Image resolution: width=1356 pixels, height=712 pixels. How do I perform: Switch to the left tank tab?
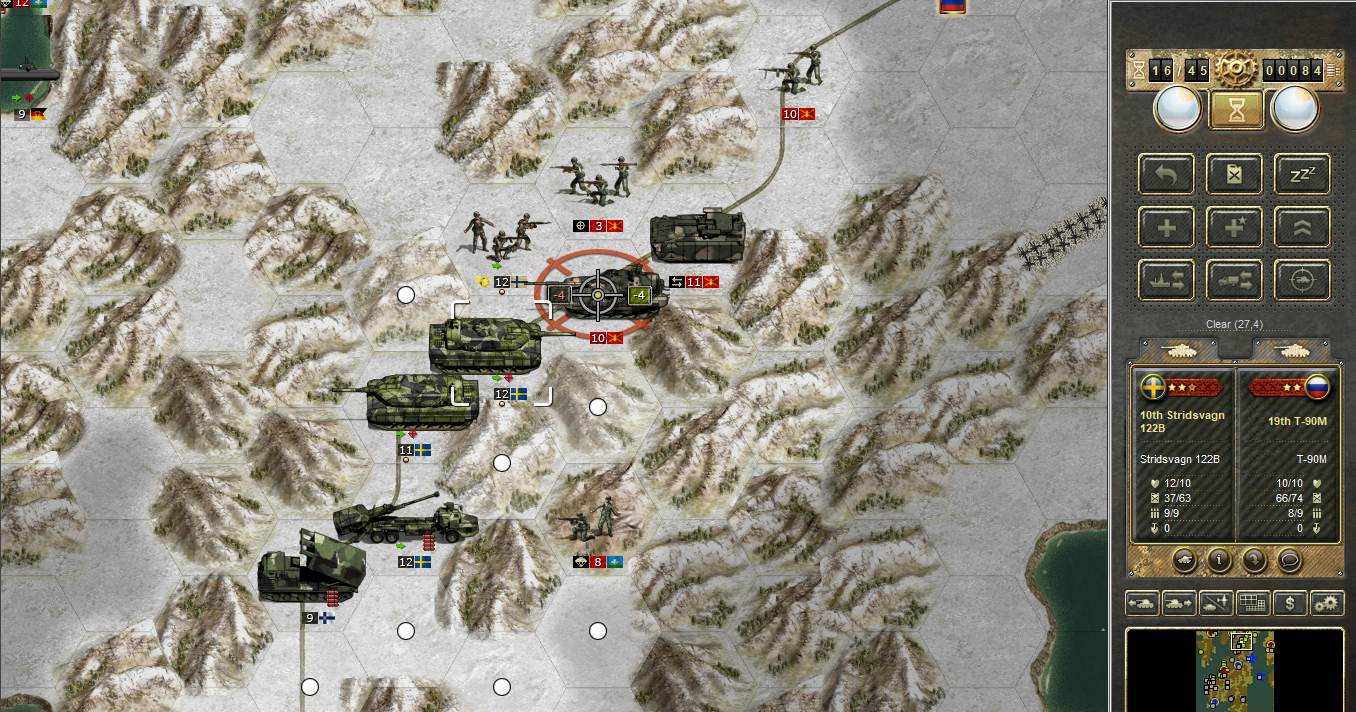1178,350
